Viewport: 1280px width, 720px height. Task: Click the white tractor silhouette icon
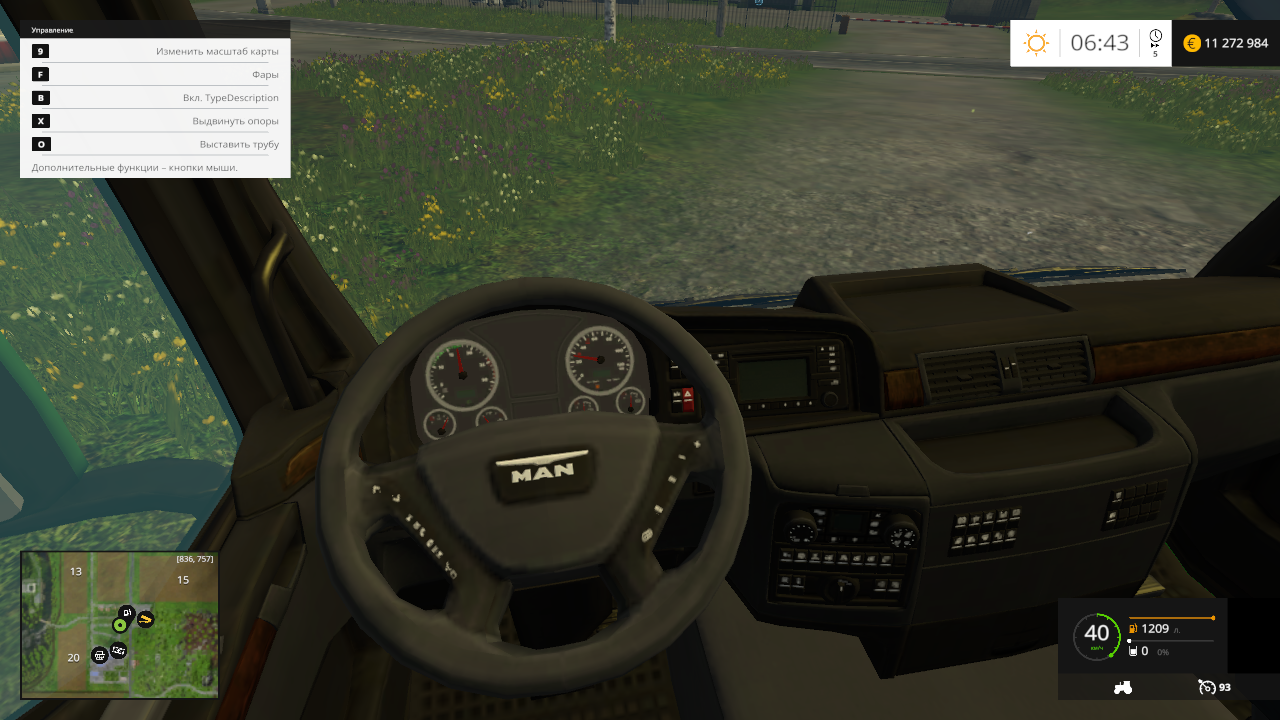pyautogui.click(x=1123, y=687)
